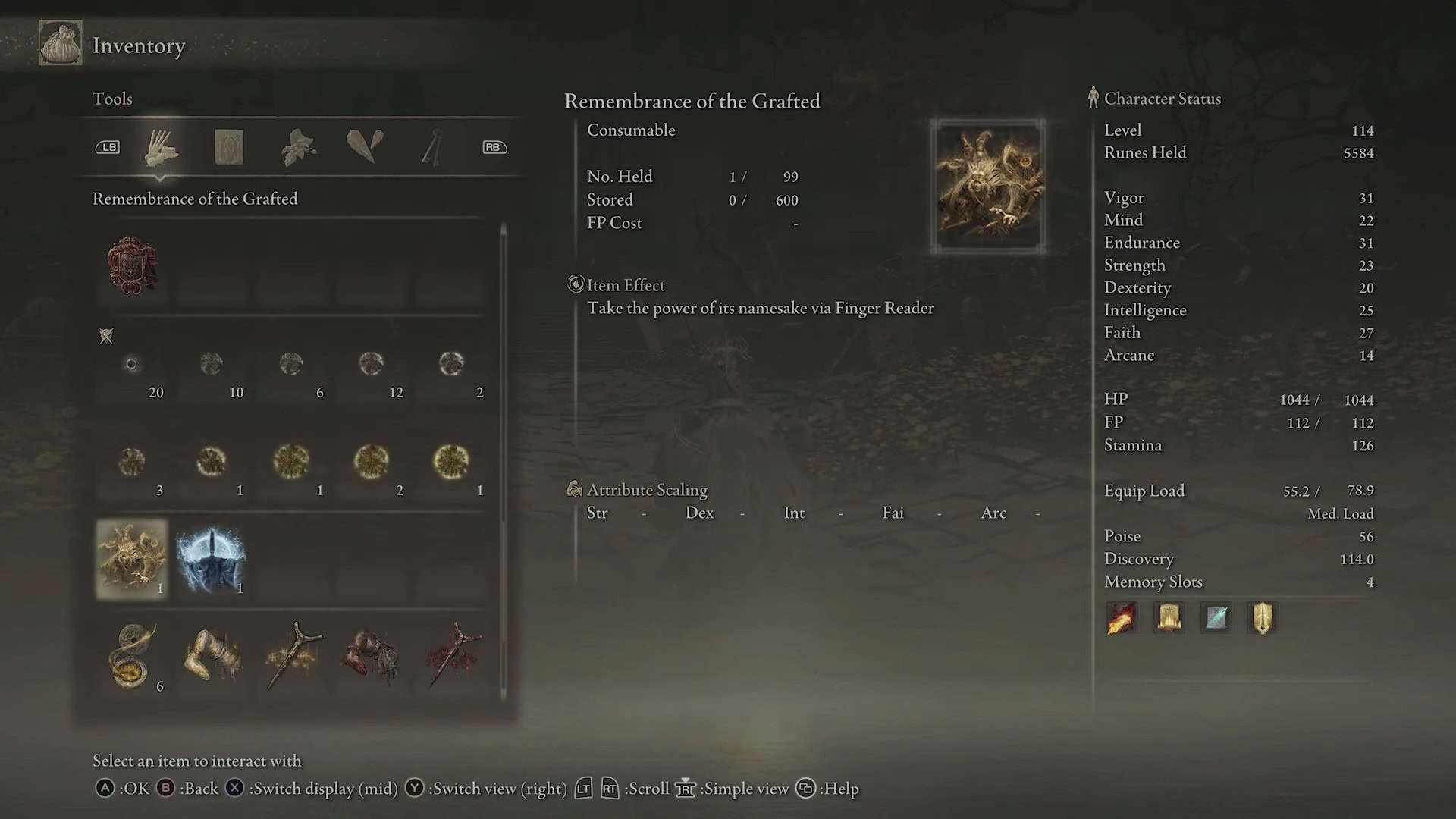
Task: Select the small red effigy item
Action: click(x=452, y=657)
